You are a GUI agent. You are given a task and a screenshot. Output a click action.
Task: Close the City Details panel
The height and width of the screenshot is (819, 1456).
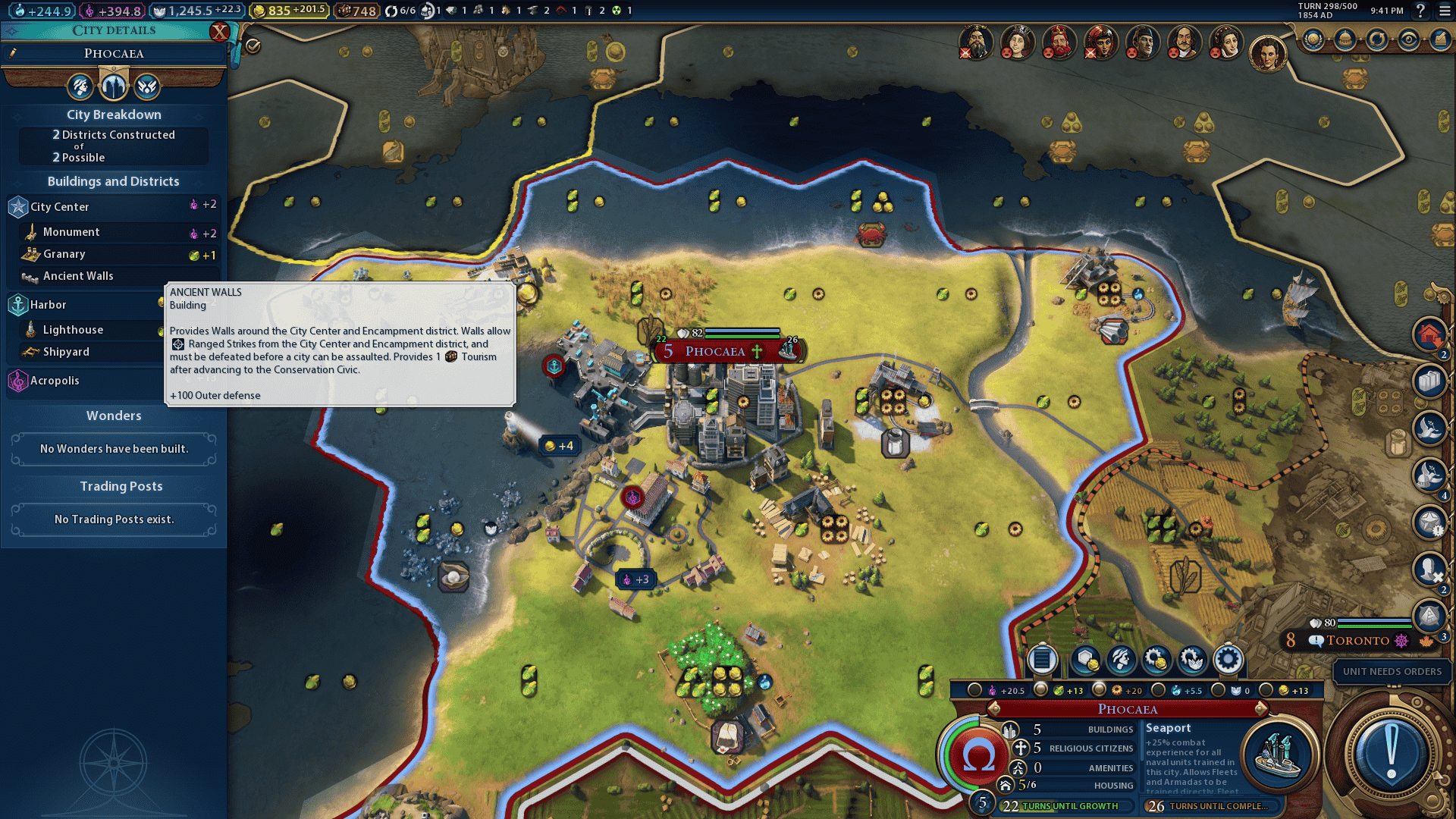[x=219, y=32]
